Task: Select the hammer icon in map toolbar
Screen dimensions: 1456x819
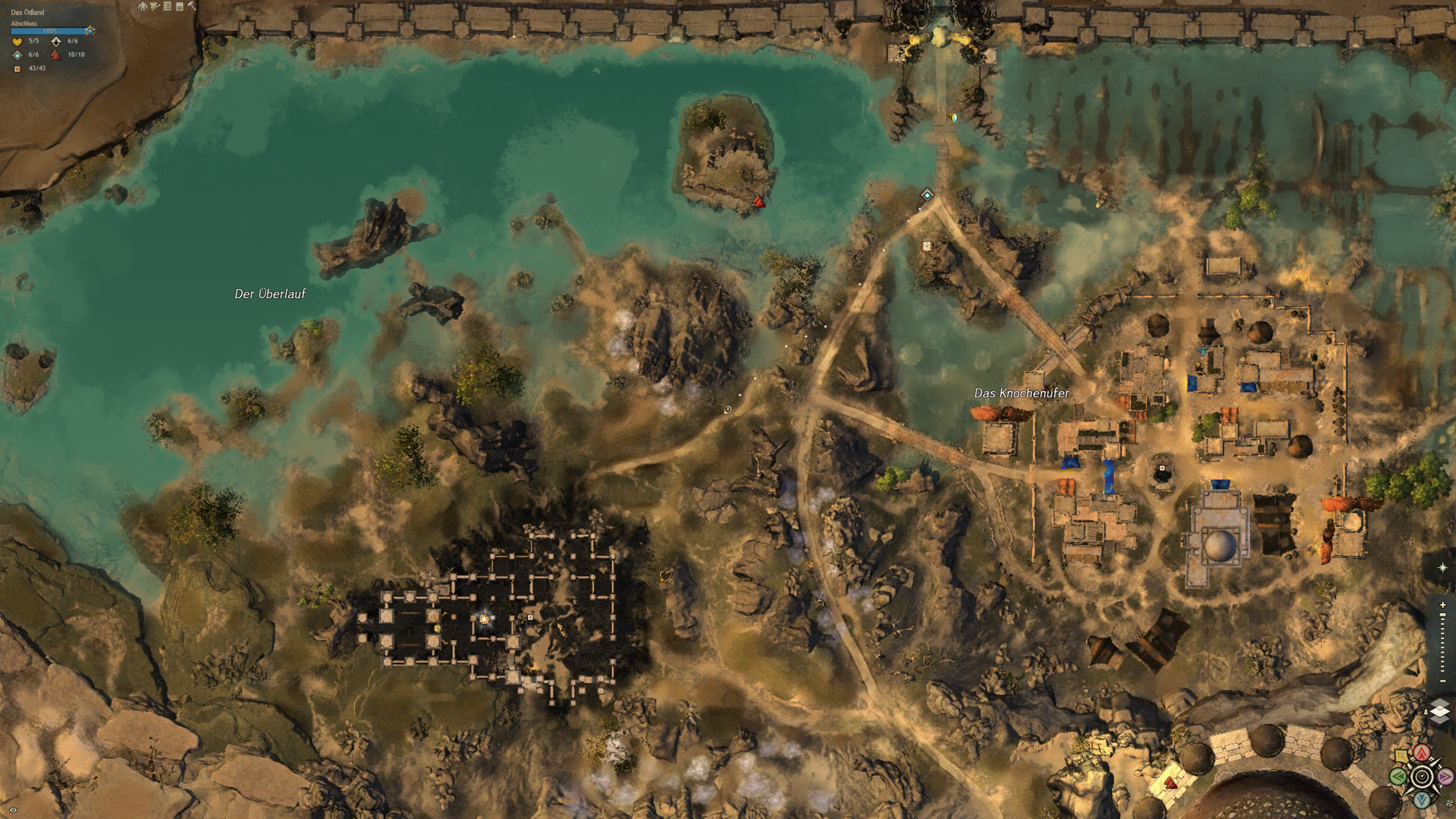Action: click(192, 6)
